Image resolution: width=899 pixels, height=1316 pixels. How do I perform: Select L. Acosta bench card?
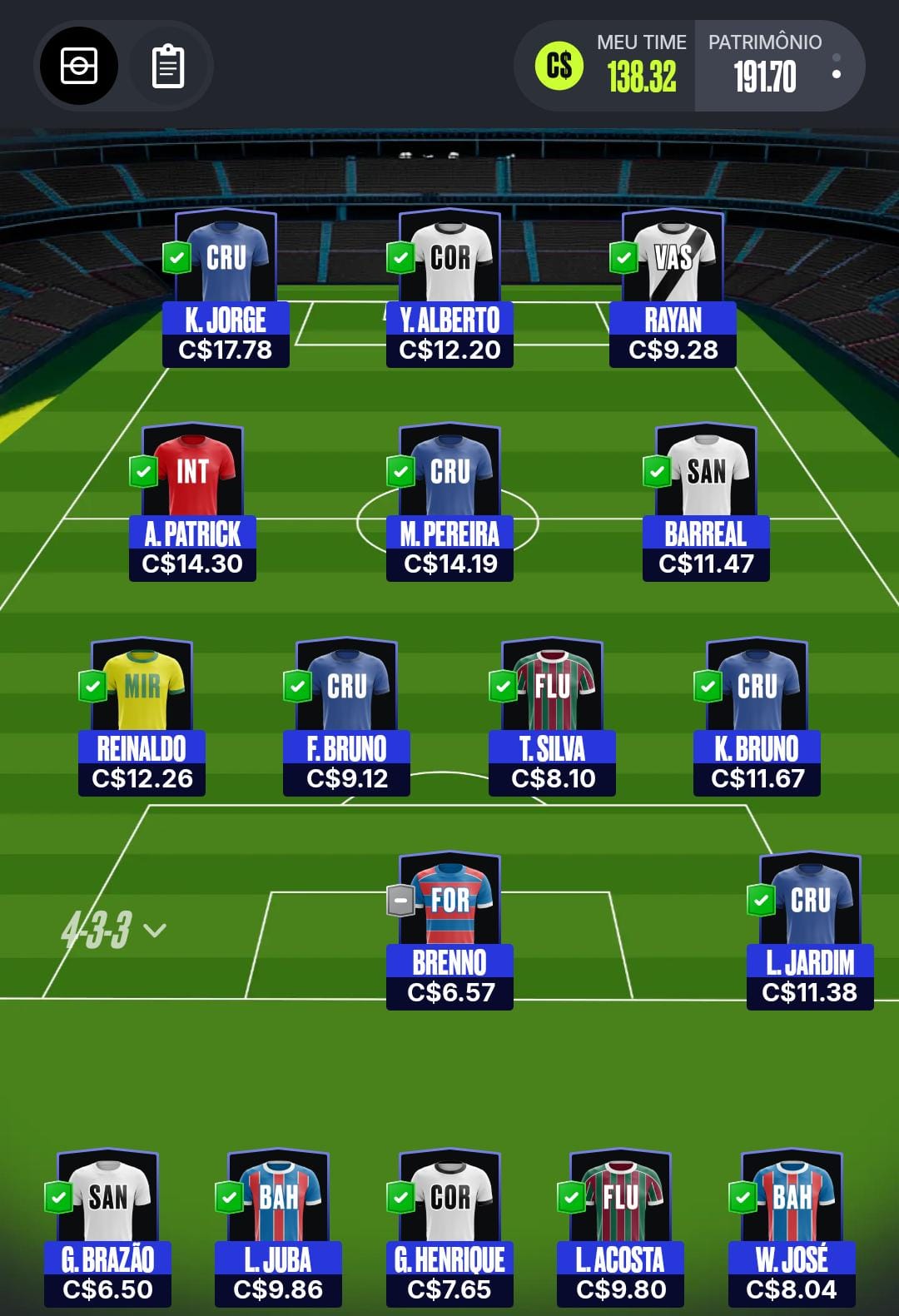tap(620, 1228)
